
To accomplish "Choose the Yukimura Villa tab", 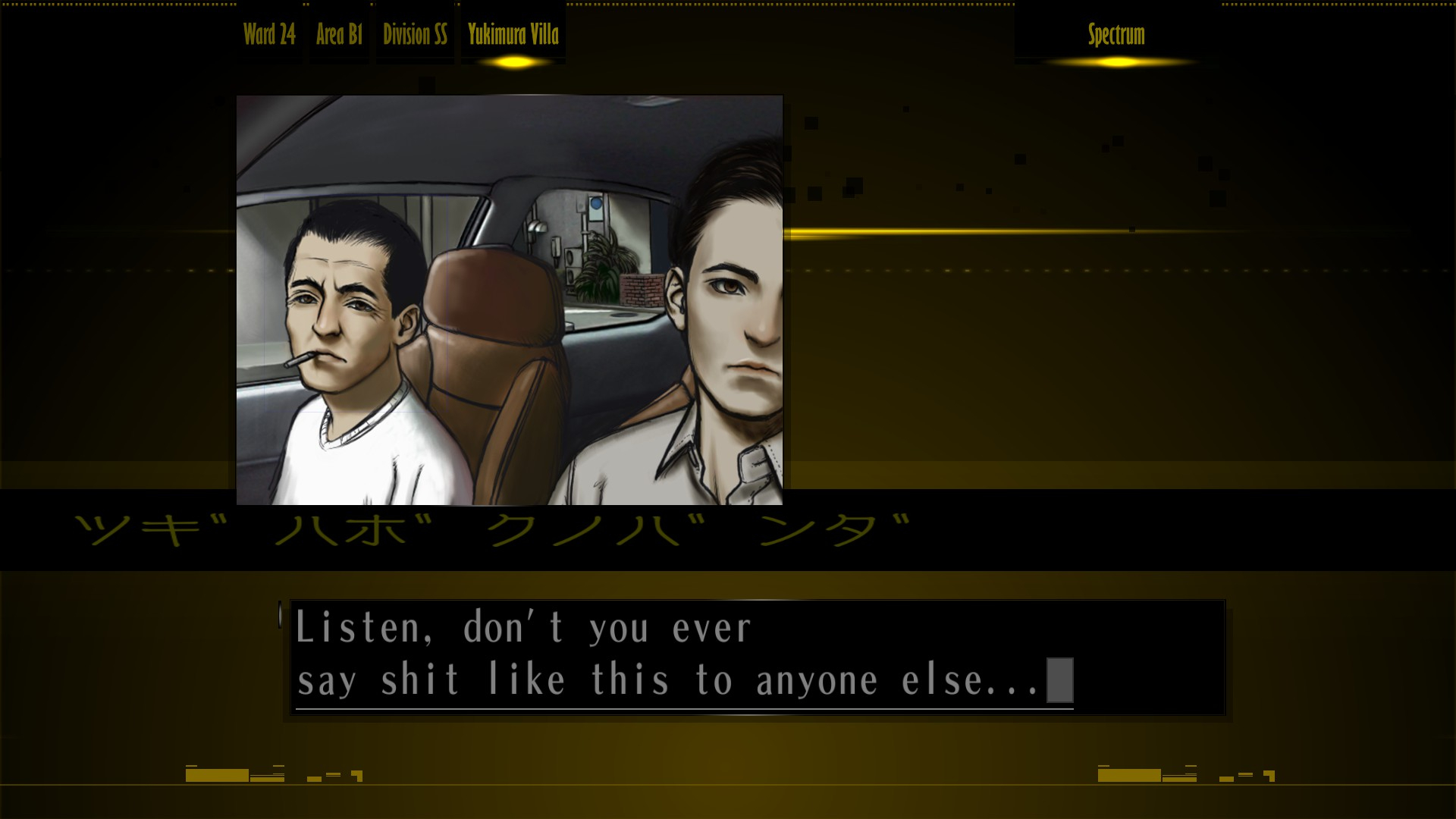I will [513, 34].
